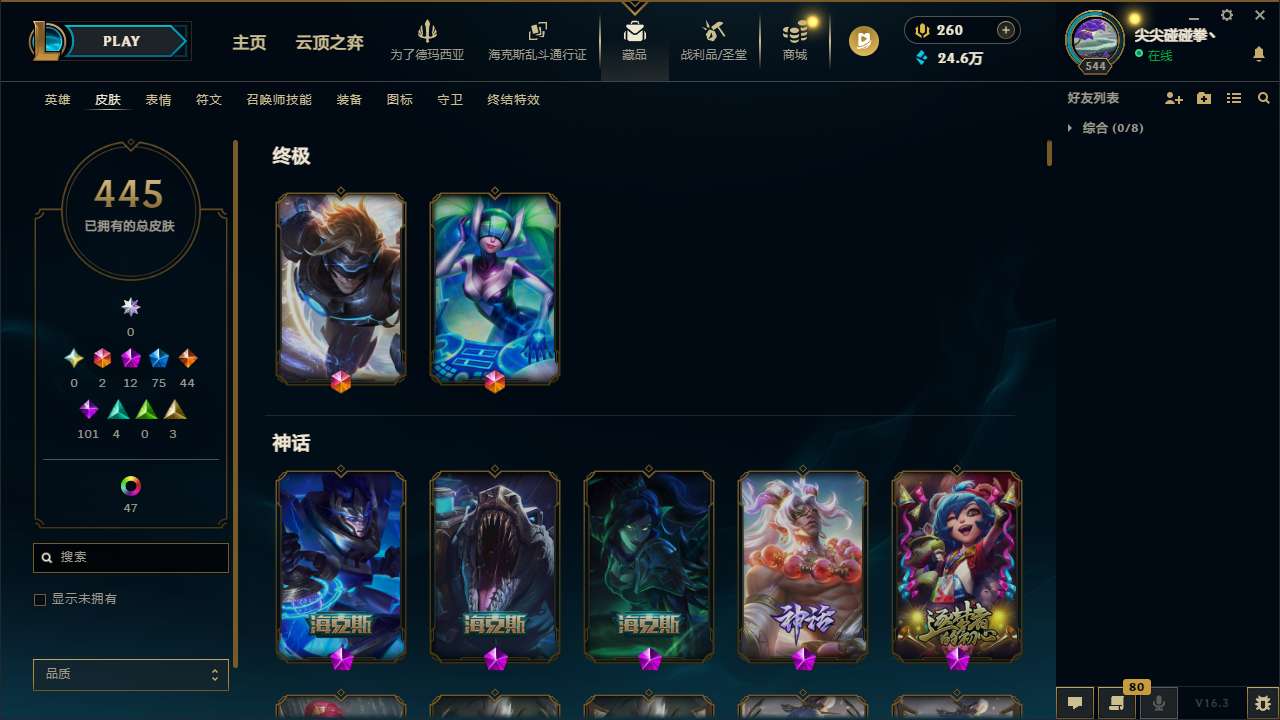Screen dimensions: 1280x720
Task: Toggle the notification bell icon
Action: [1259, 55]
